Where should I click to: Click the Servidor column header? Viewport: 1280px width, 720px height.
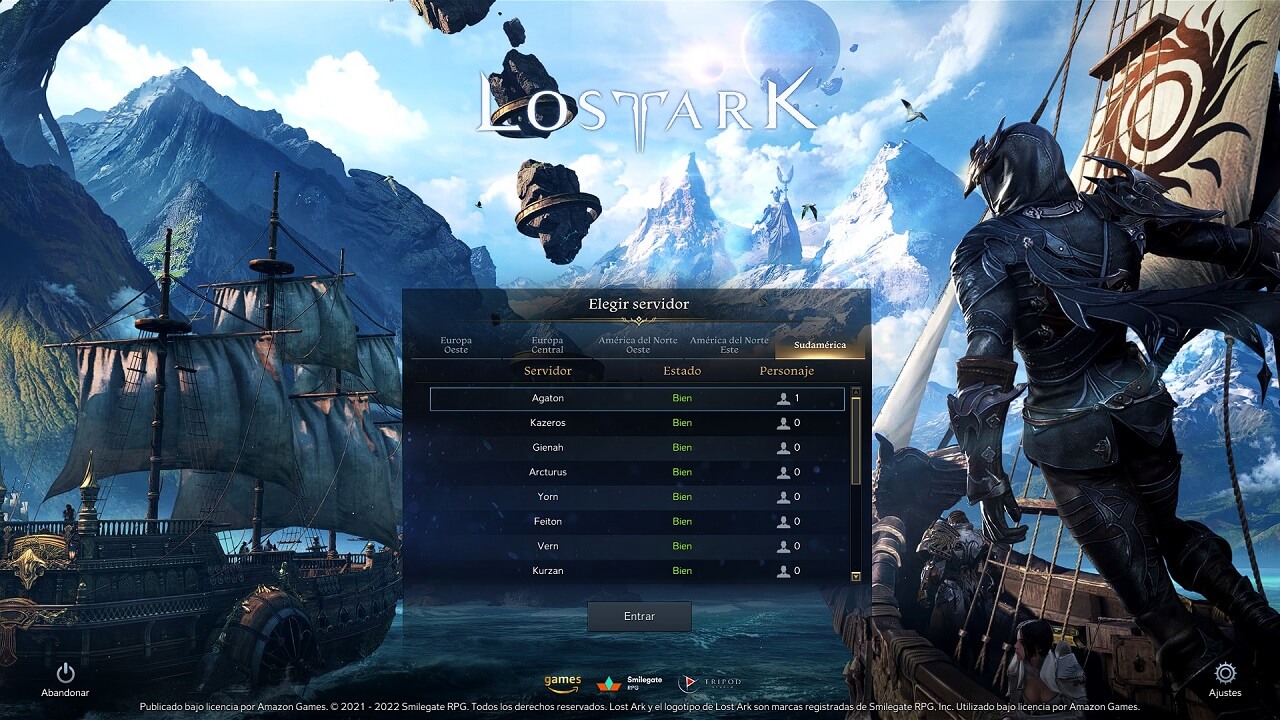[x=548, y=371]
